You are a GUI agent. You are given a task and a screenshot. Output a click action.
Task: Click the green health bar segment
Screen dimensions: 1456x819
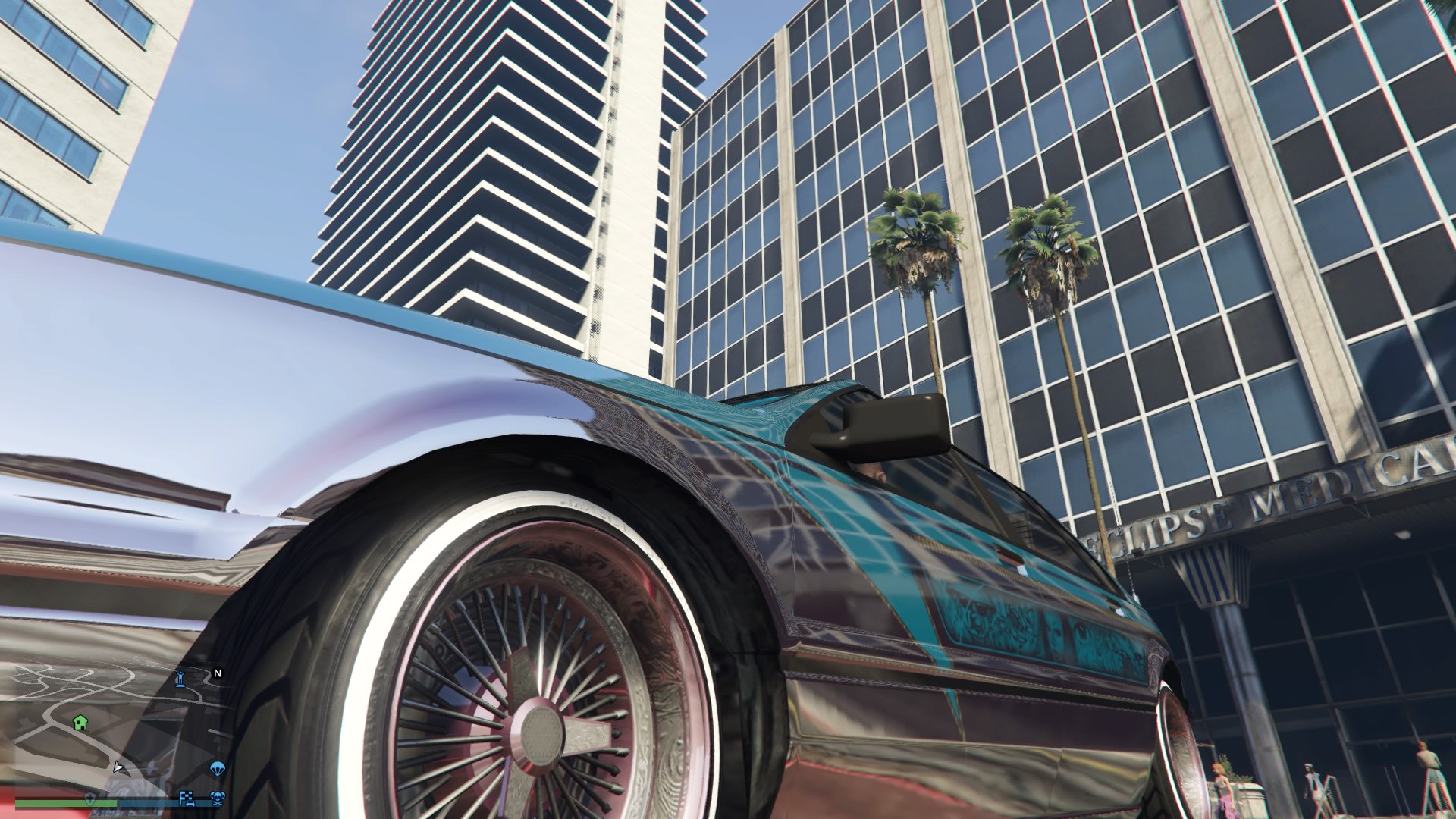point(59,804)
